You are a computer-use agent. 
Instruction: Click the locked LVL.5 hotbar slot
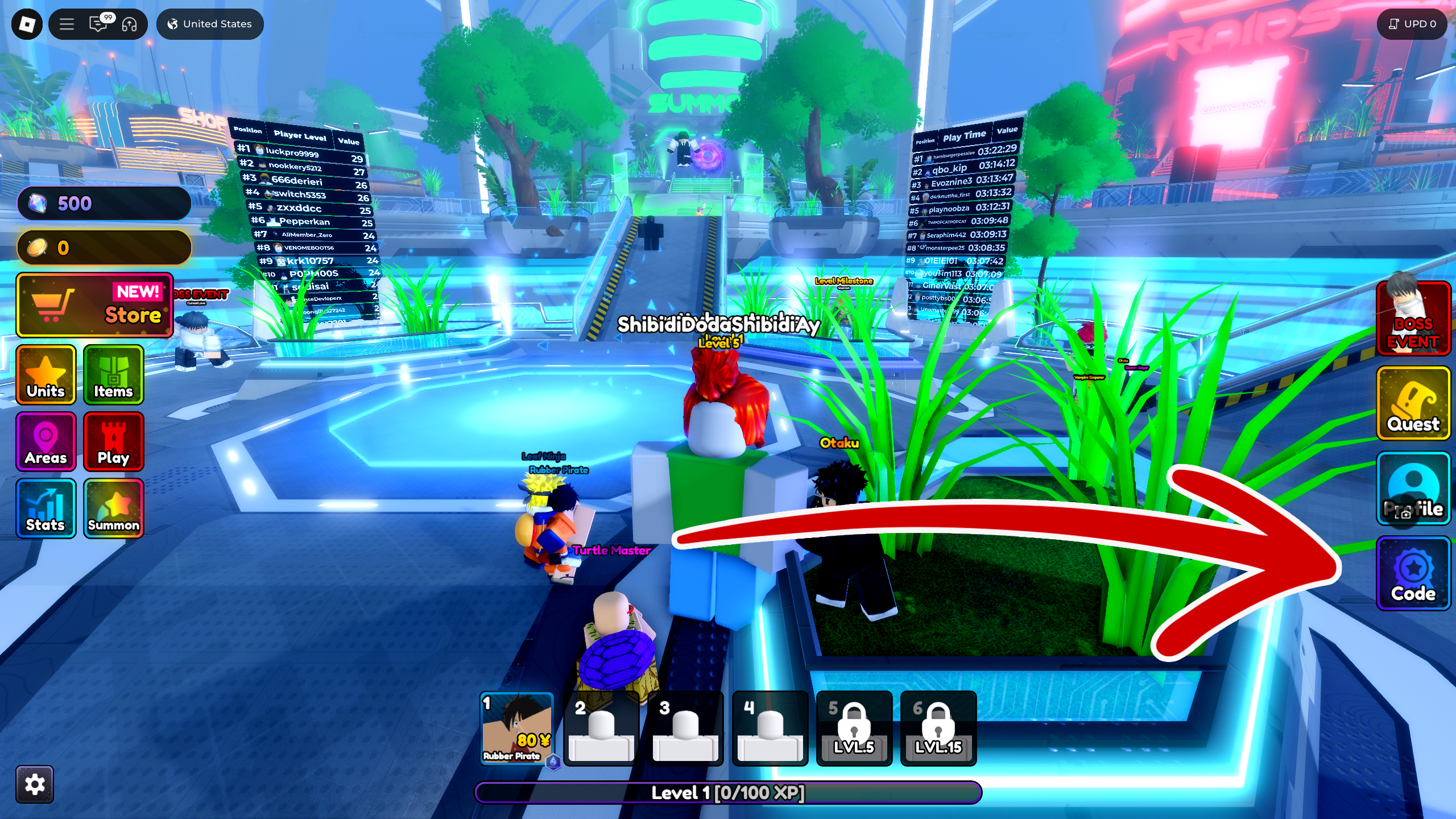854,730
